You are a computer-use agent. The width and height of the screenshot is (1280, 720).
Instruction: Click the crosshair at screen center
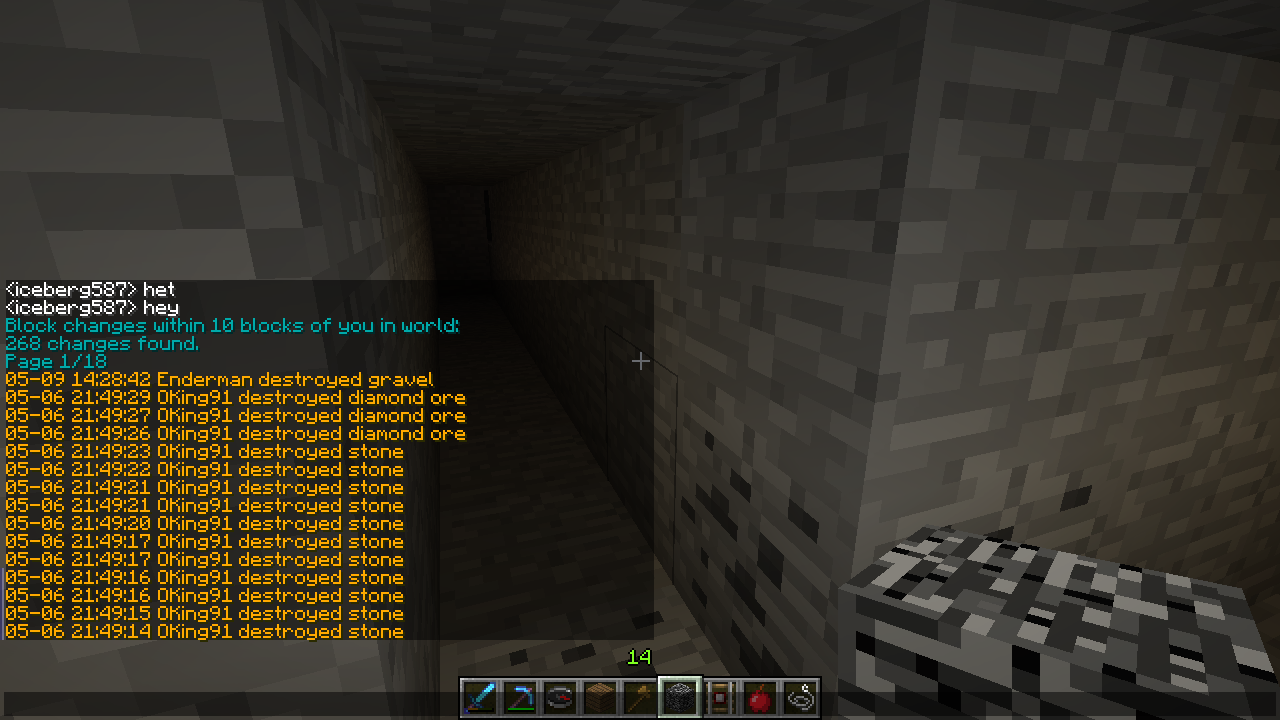pos(640,360)
